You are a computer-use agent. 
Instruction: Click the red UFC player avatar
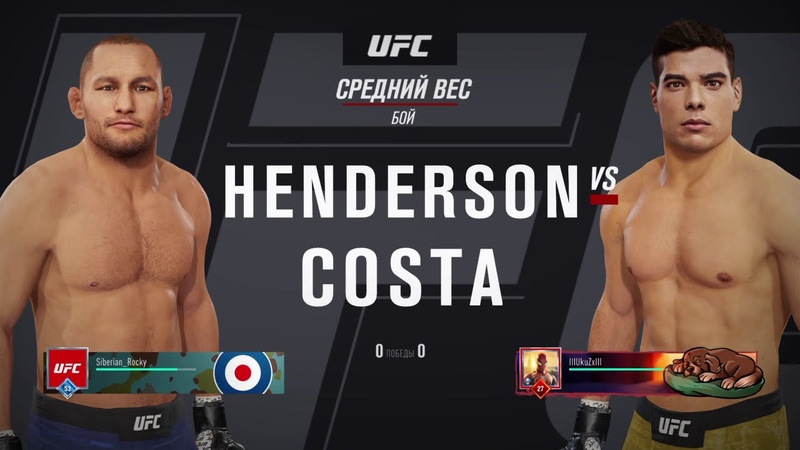(67, 368)
